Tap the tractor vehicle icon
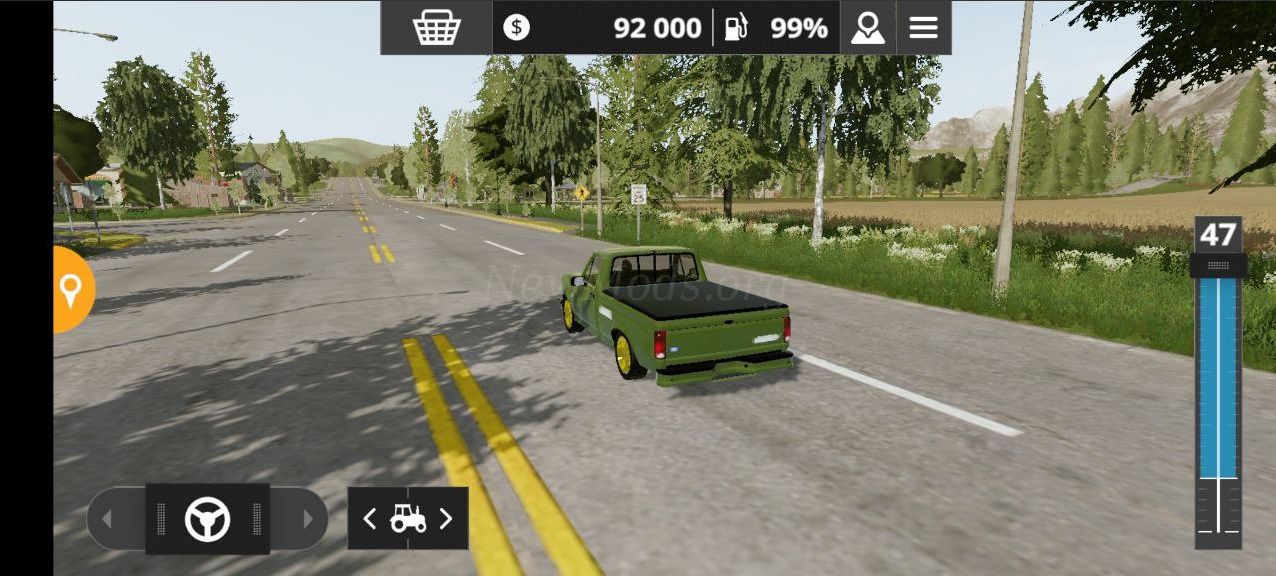The height and width of the screenshot is (576, 1276). pyautogui.click(x=408, y=518)
